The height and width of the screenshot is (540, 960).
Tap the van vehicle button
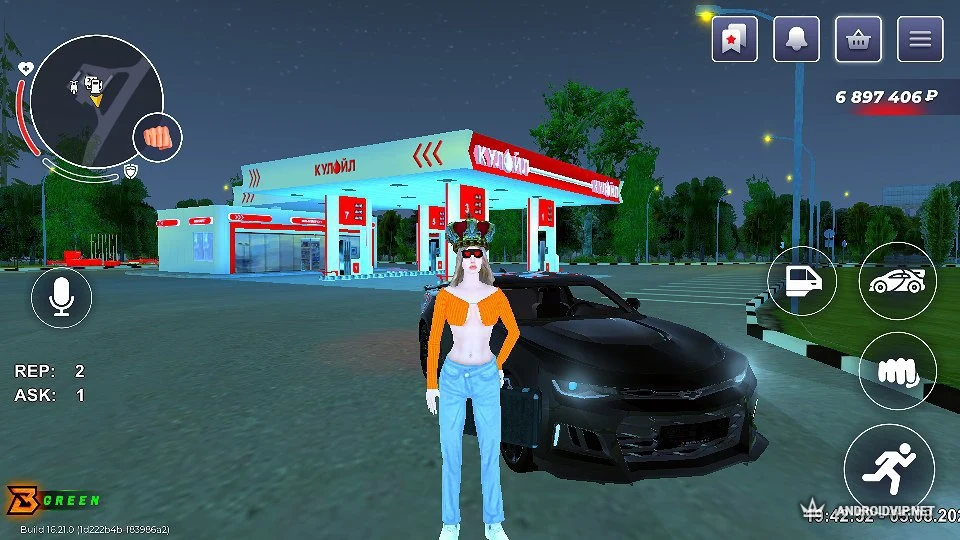point(802,280)
